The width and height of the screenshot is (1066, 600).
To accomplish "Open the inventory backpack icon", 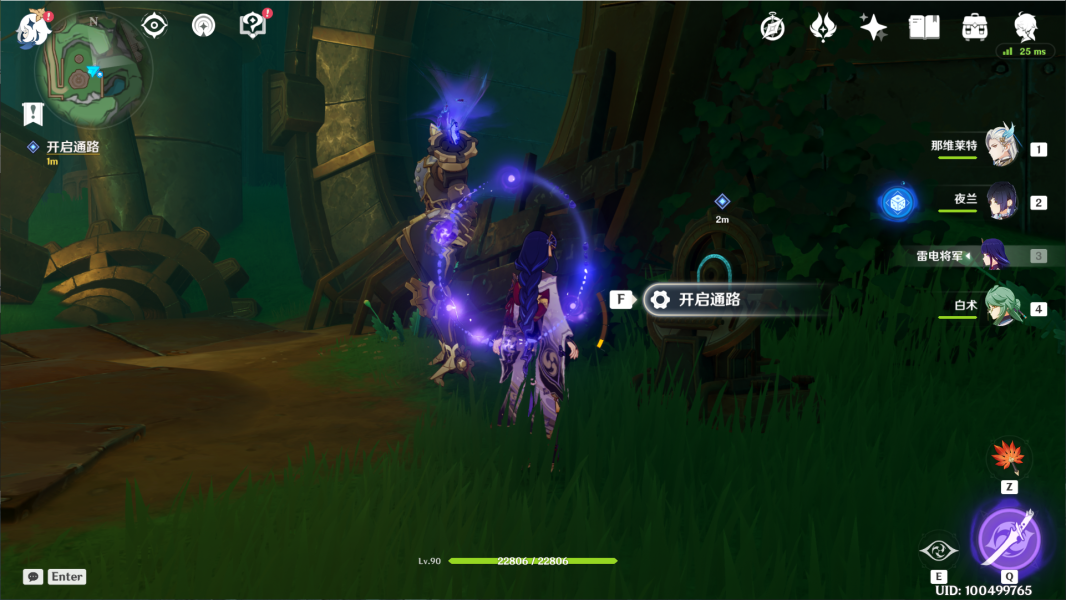I will (x=974, y=27).
